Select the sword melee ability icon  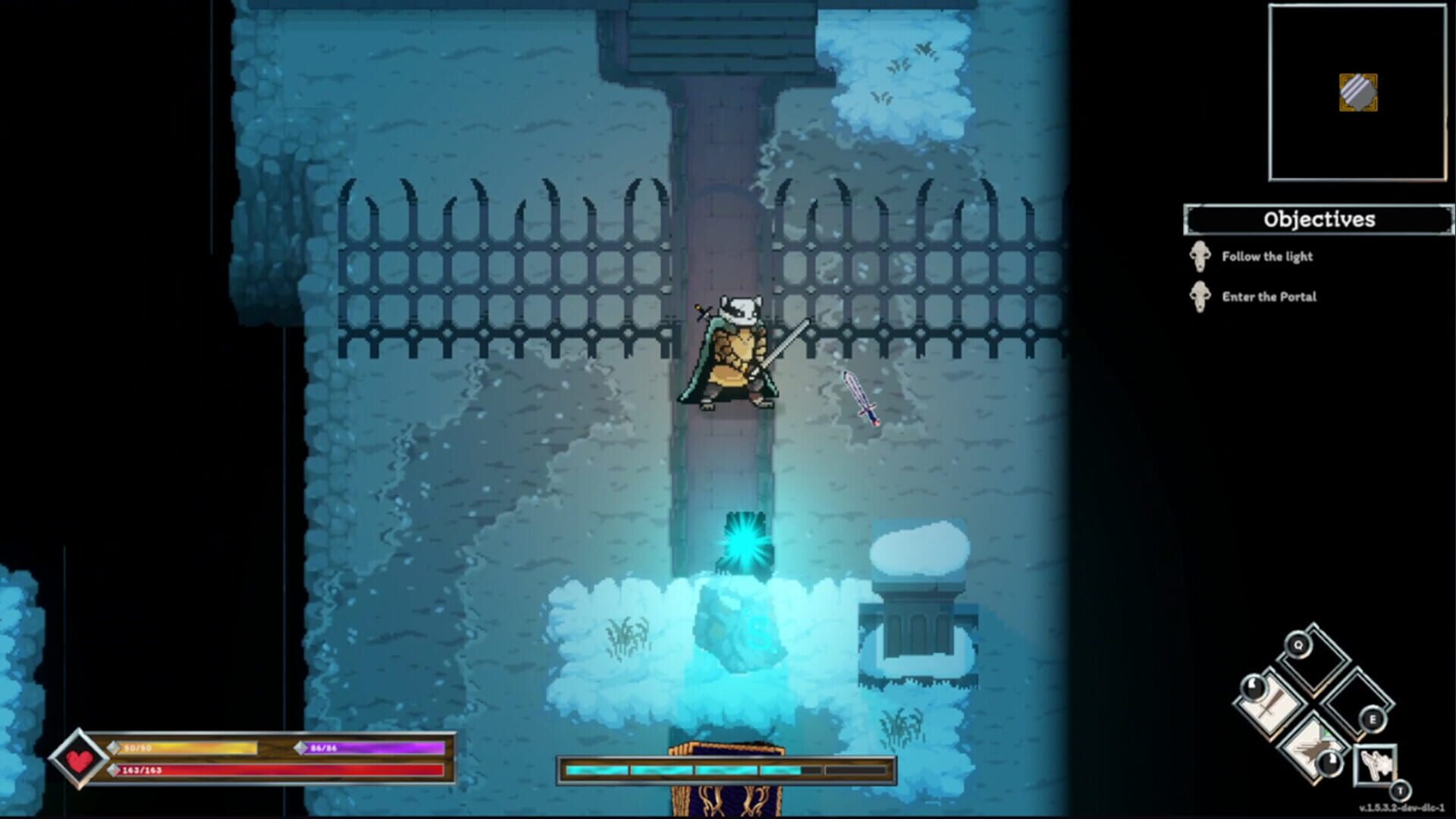point(1269,705)
